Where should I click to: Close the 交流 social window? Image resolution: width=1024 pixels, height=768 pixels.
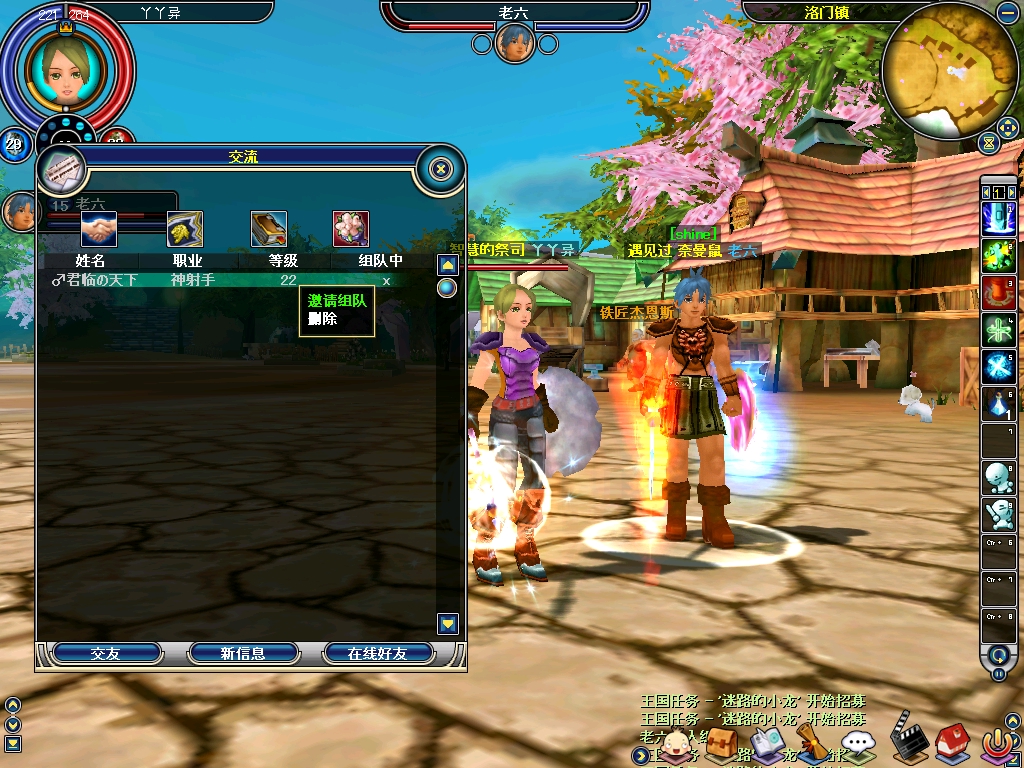coord(440,169)
